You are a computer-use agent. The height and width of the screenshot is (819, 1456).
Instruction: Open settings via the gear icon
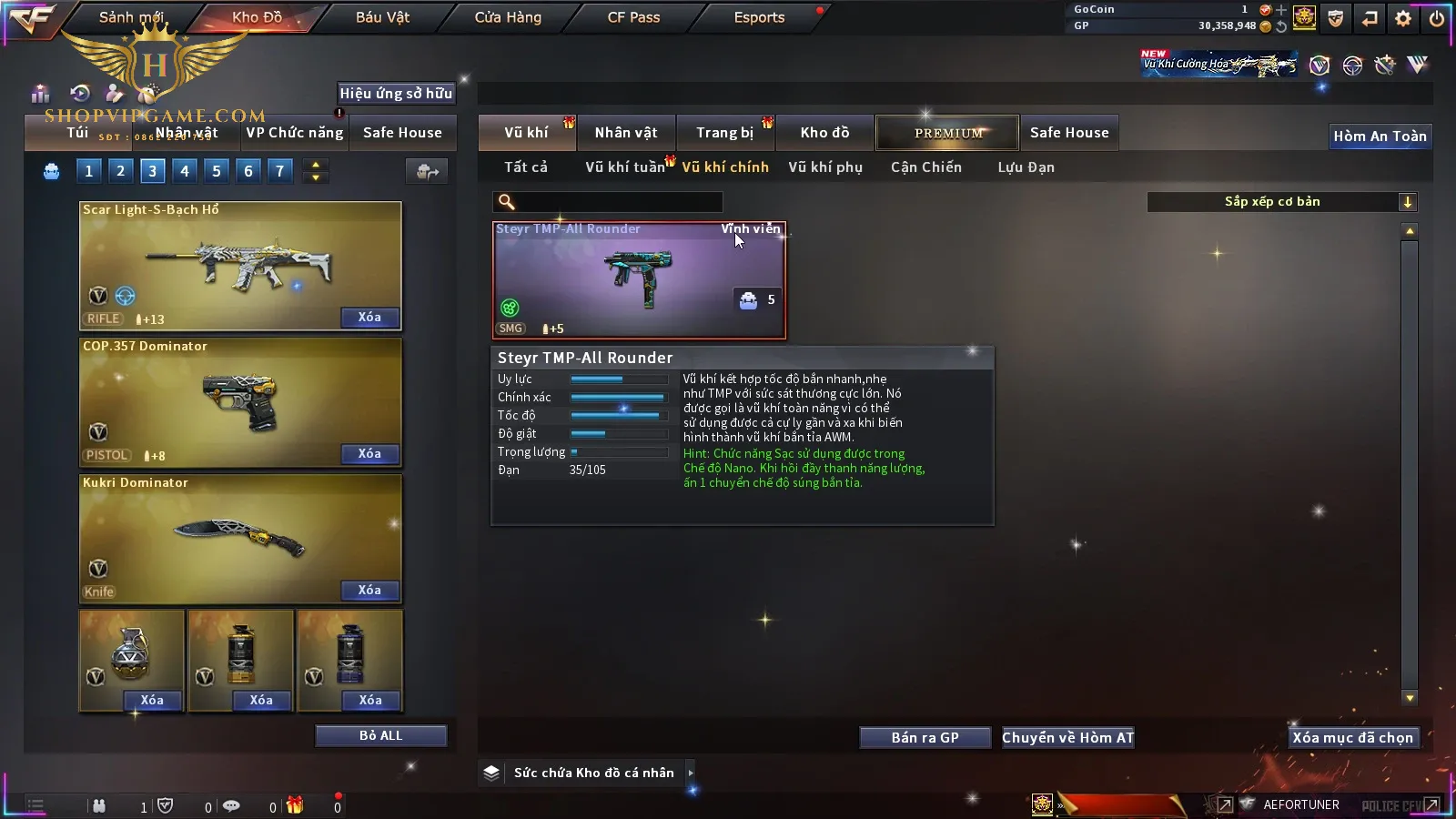pyautogui.click(x=1403, y=18)
